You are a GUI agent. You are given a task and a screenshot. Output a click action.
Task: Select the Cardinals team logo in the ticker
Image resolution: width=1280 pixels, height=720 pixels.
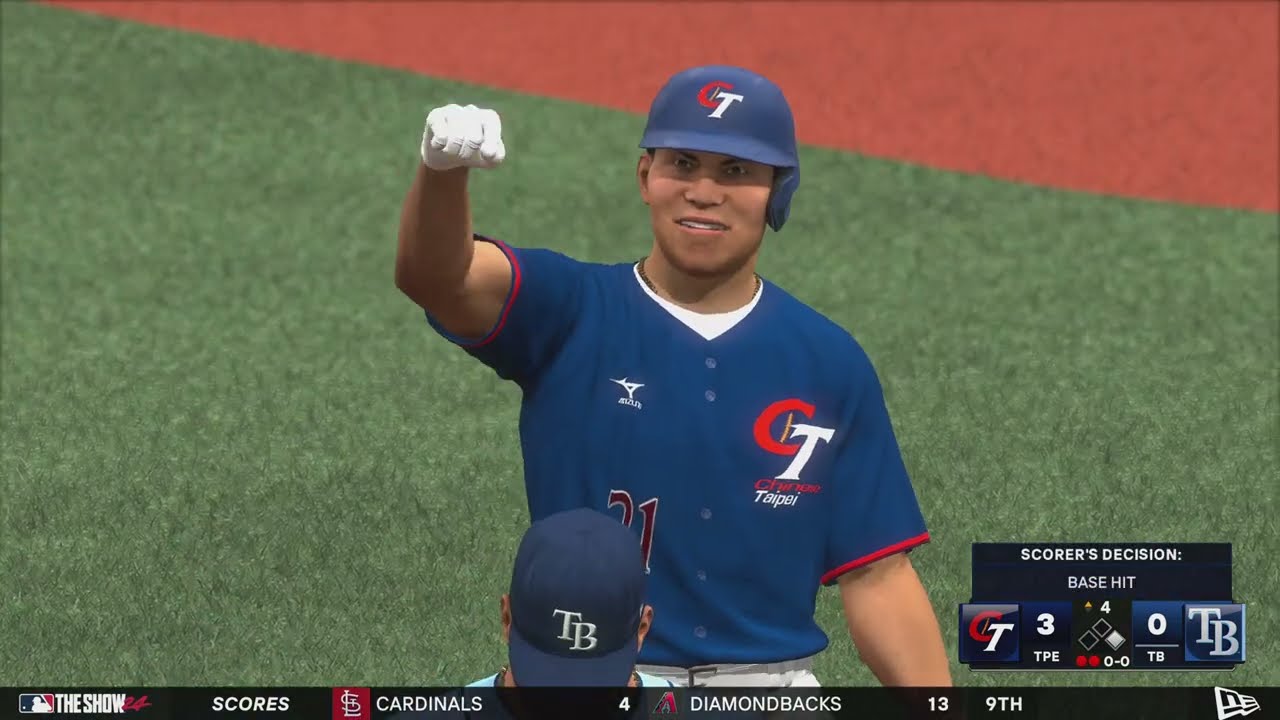(x=352, y=705)
